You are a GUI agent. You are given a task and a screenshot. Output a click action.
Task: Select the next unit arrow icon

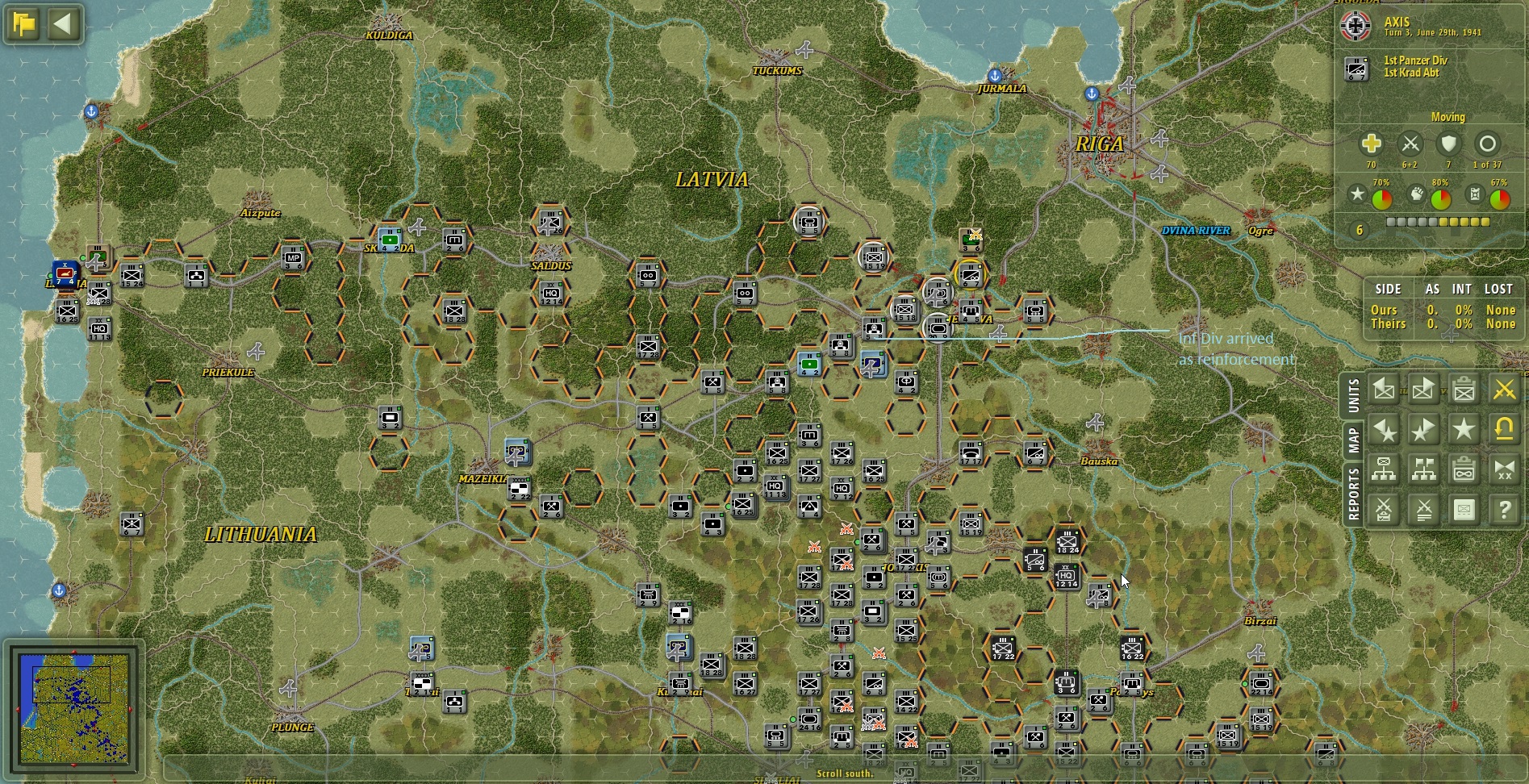click(1424, 390)
